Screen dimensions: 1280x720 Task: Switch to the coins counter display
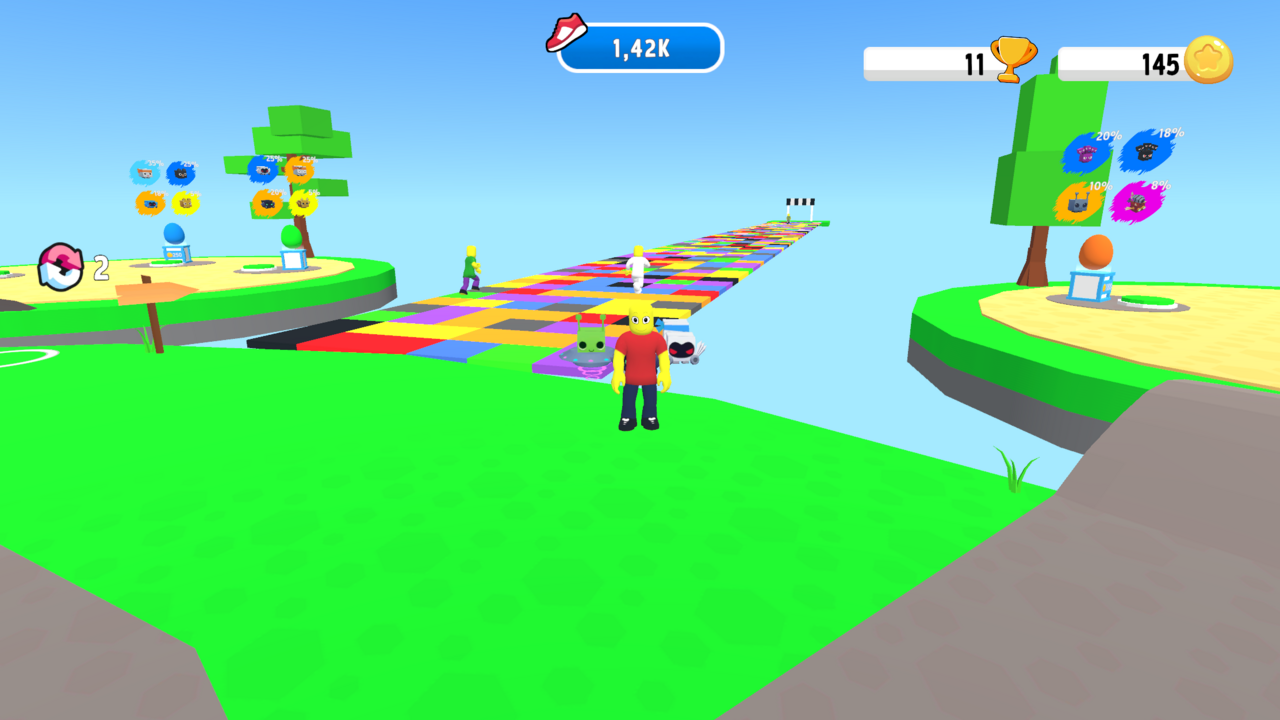tap(1130, 61)
